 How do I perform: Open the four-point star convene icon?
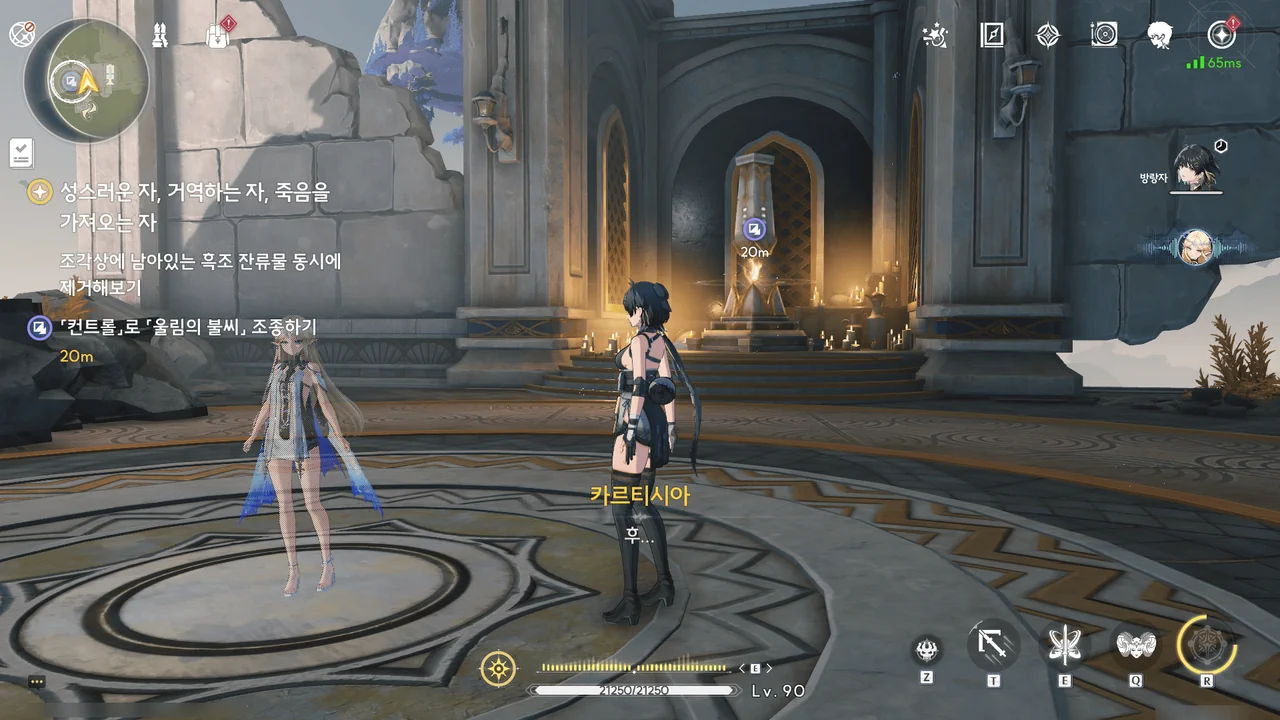coord(1047,35)
